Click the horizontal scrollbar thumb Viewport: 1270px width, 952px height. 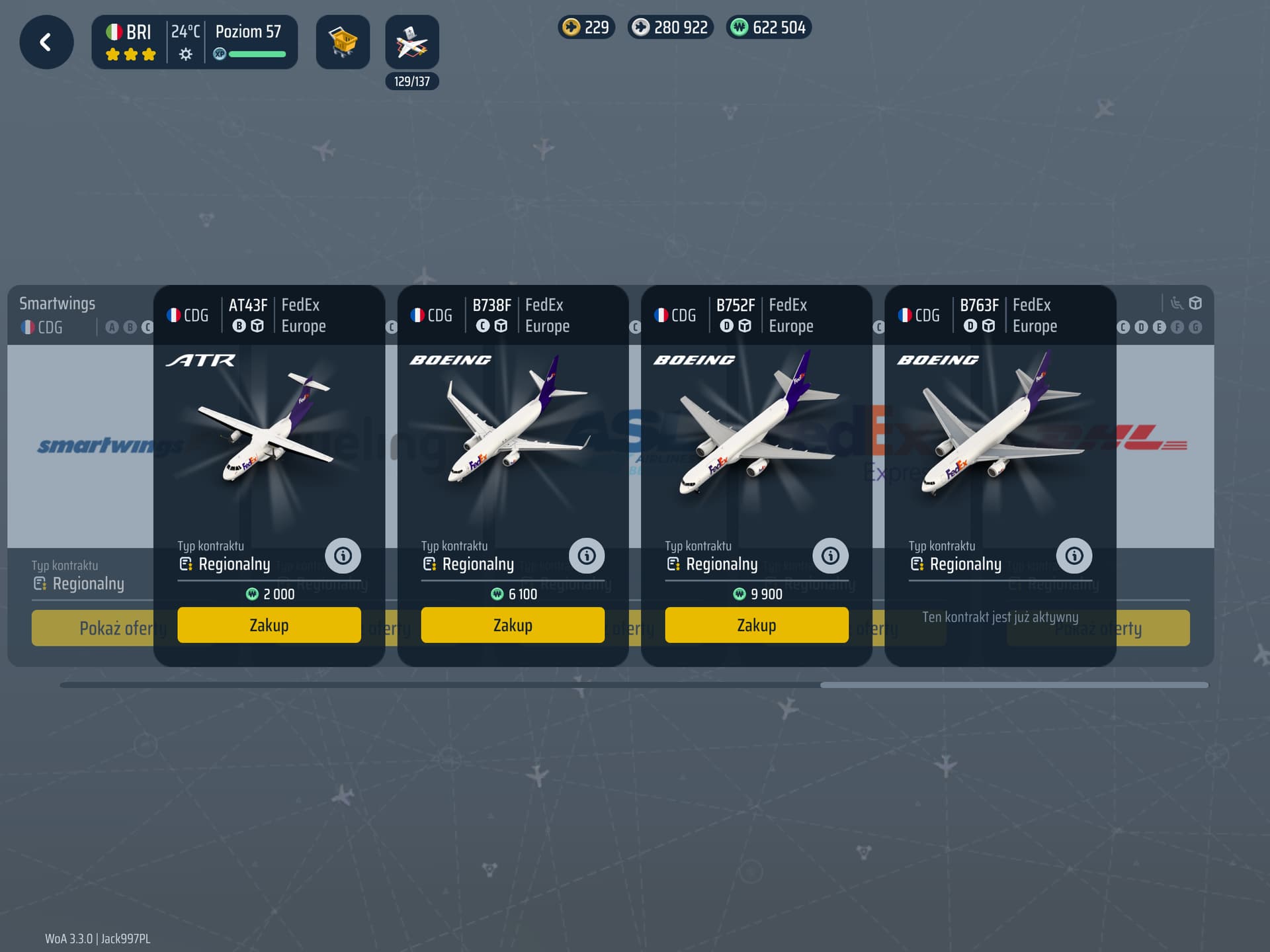[x=1013, y=685]
